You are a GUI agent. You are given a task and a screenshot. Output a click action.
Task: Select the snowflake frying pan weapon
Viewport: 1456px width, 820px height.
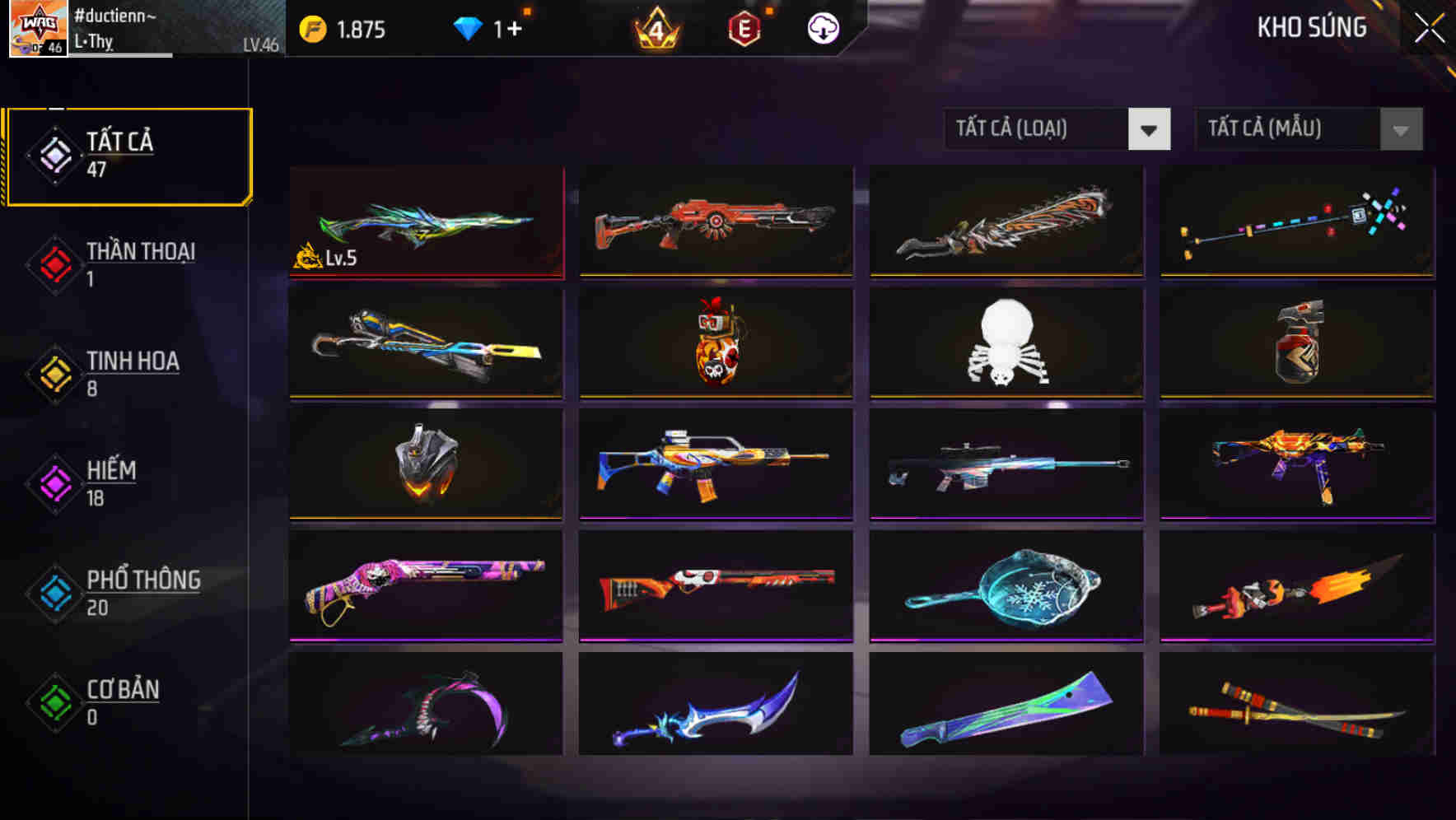tap(1006, 589)
